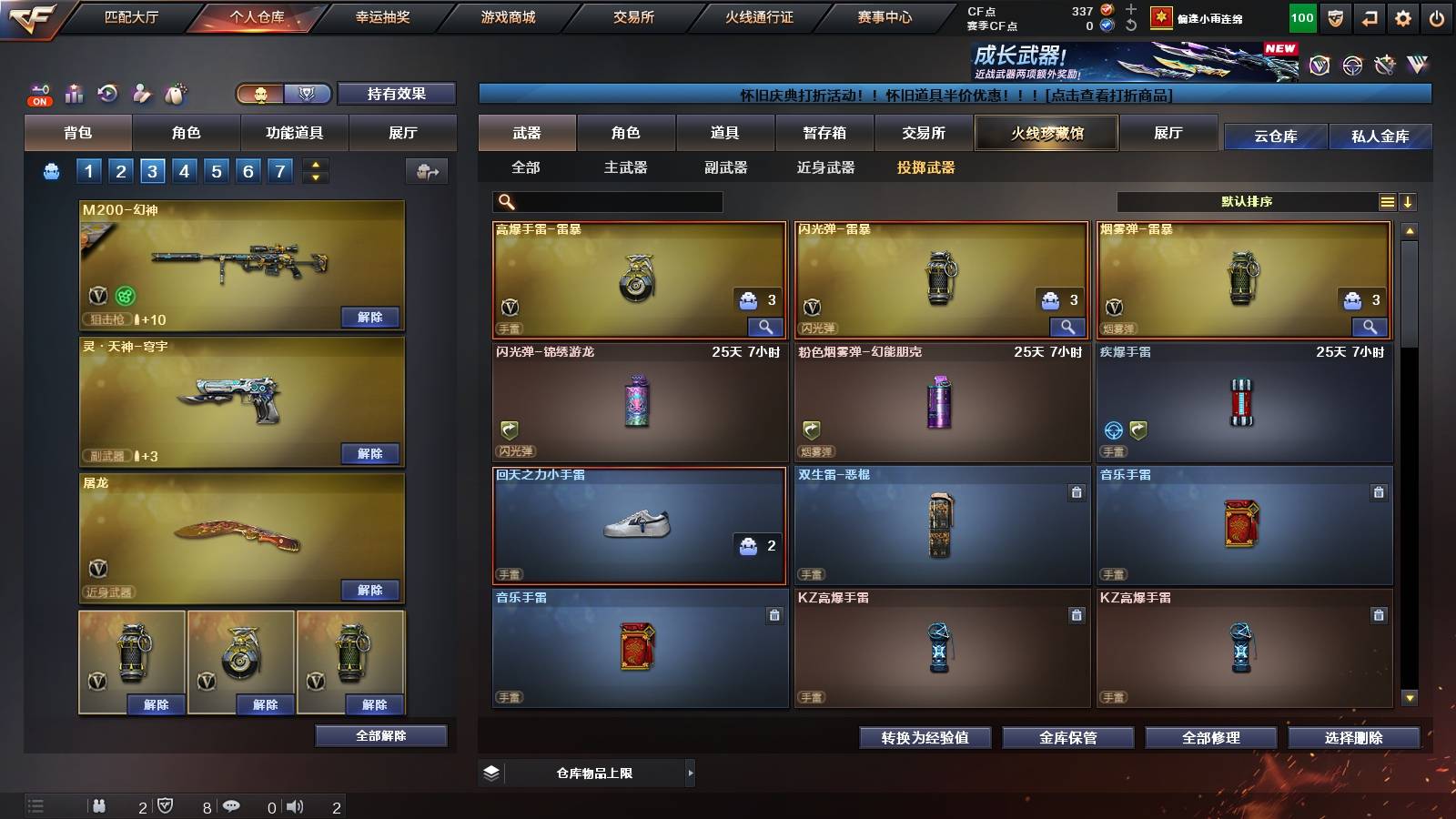Click the list view sort icon near 默认排序

[1387, 202]
